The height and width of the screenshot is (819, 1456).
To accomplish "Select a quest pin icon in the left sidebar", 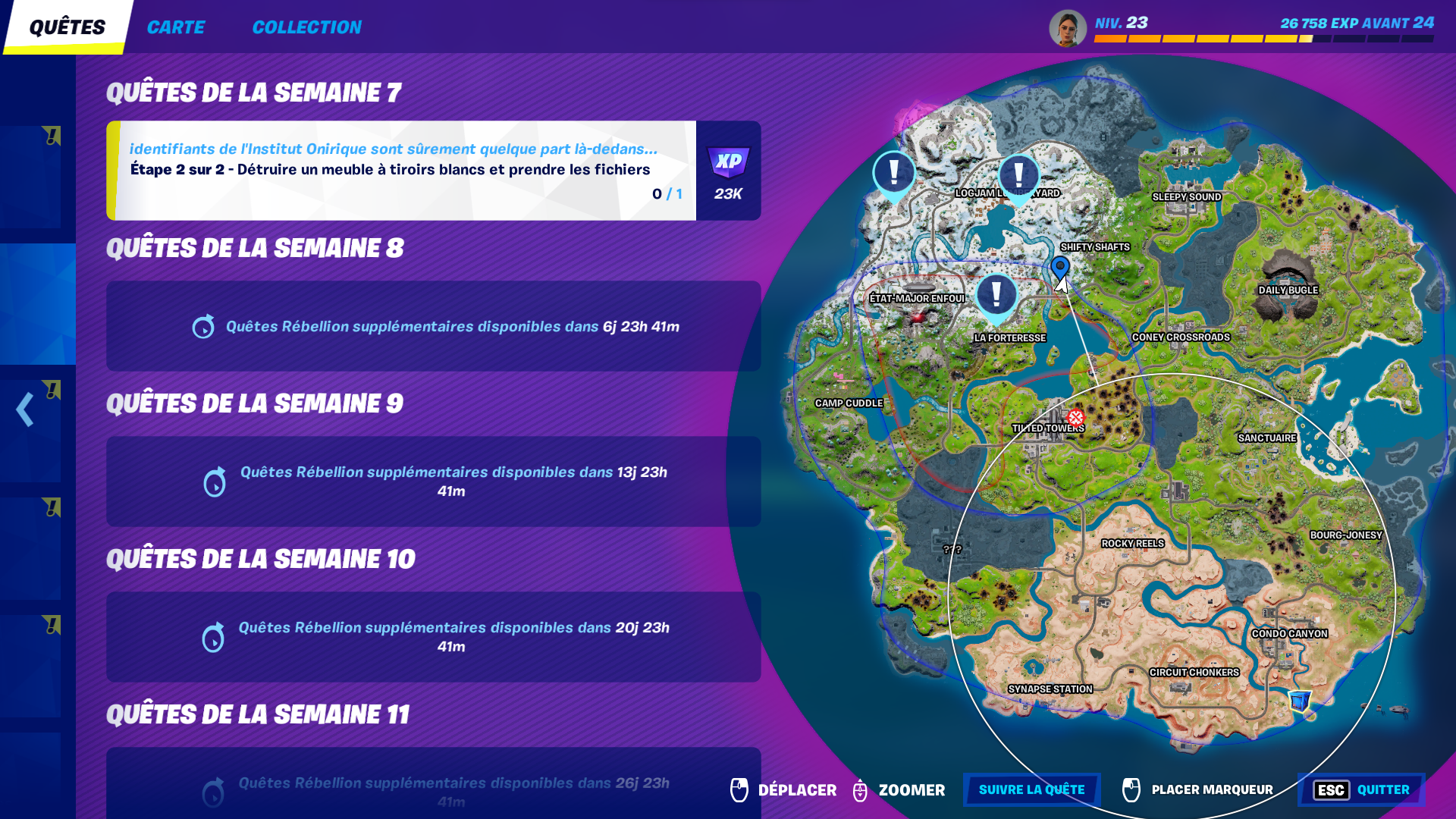I will [52, 134].
